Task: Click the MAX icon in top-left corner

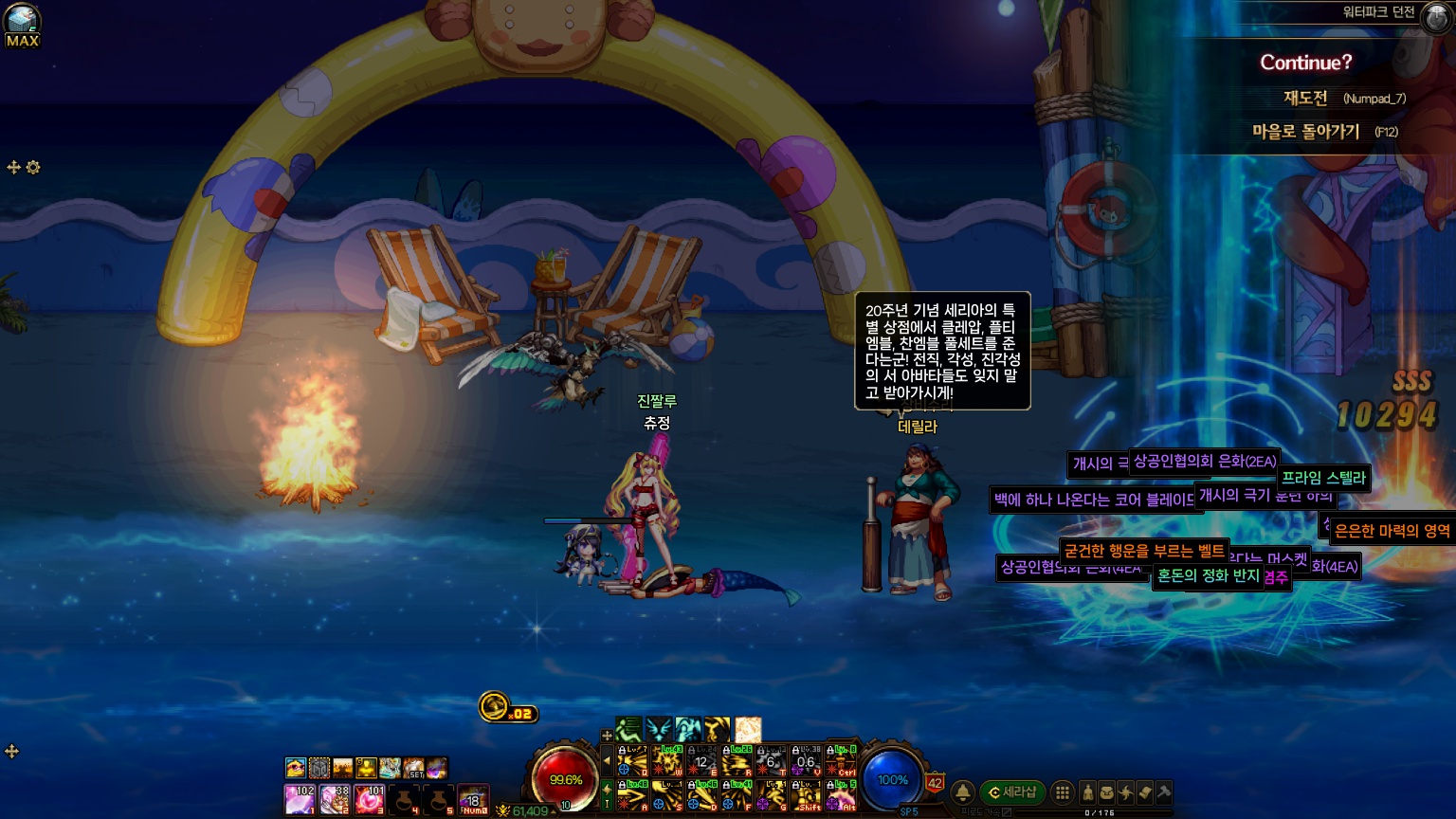Action: tap(22, 26)
